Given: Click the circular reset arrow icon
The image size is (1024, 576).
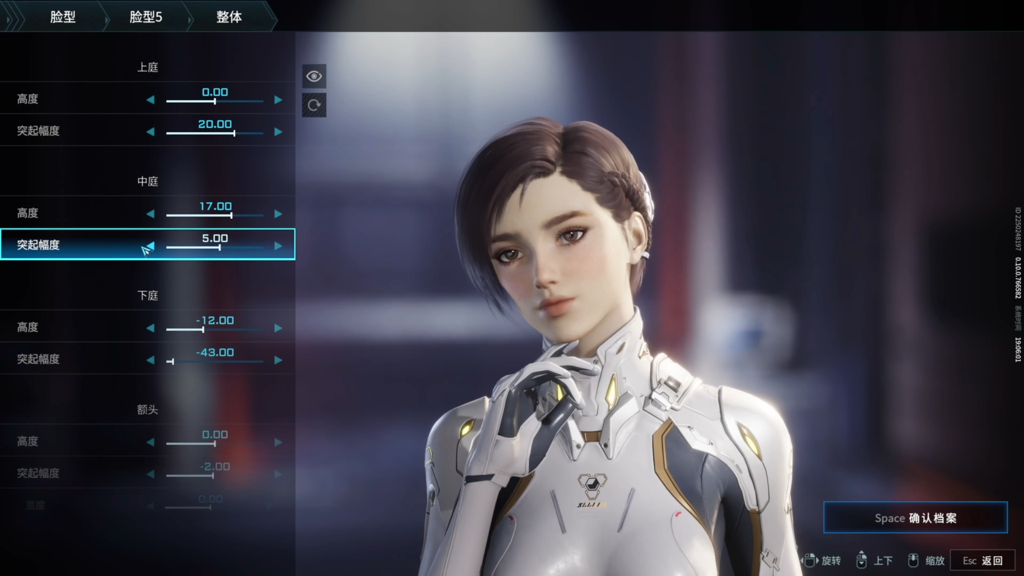Looking at the screenshot, I should pos(314,105).
